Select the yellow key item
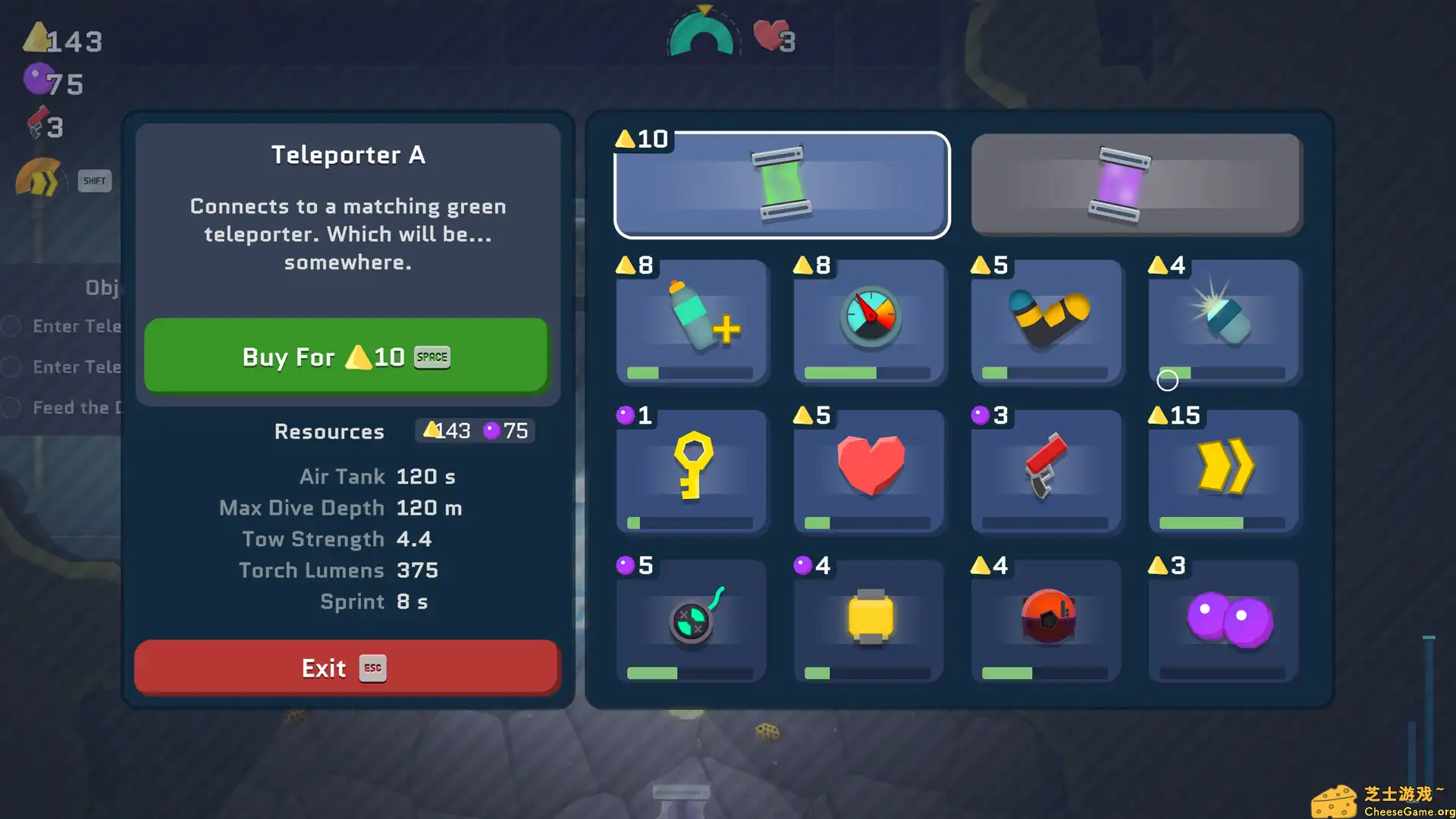The height and width of the screenshot is (819, 1456). 692,472
